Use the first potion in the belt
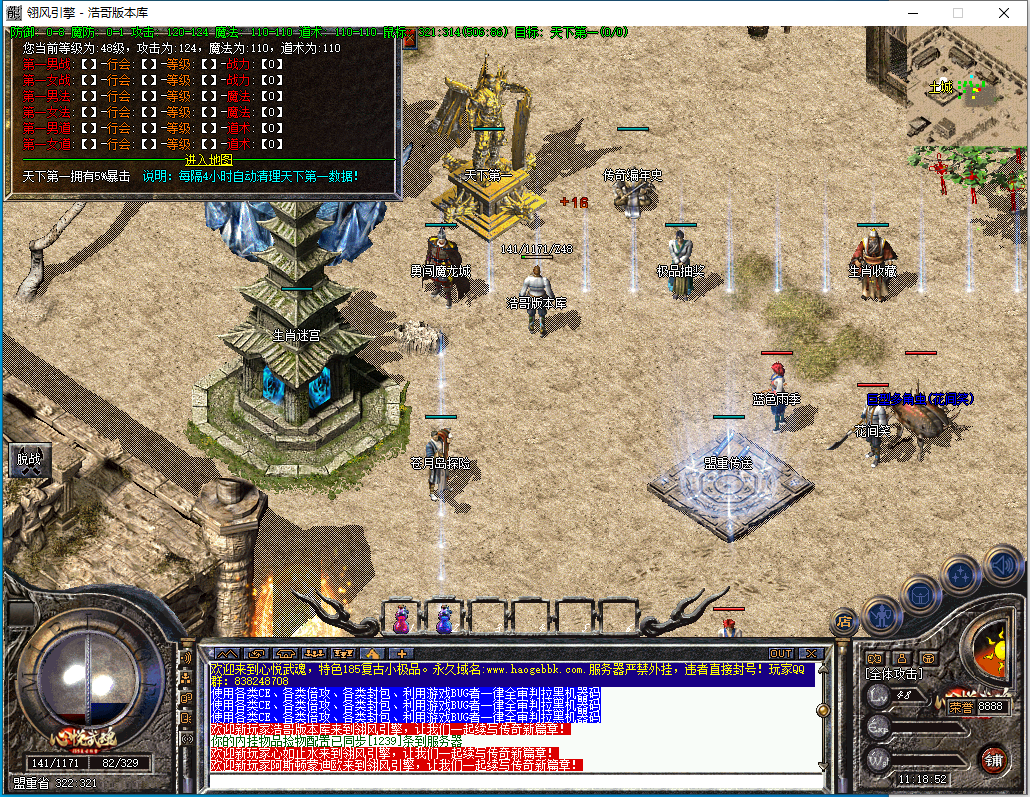Image resolution: width=1030 pixels, height=797 pixels. point(401,619)
